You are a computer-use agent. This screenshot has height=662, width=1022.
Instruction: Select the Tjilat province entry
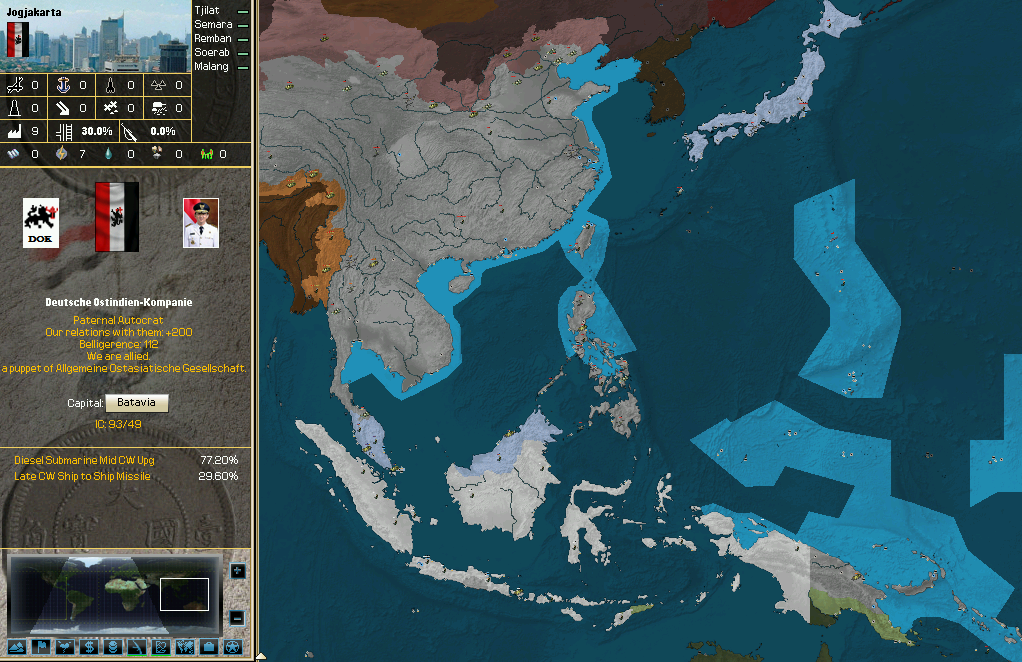[208, 10]
